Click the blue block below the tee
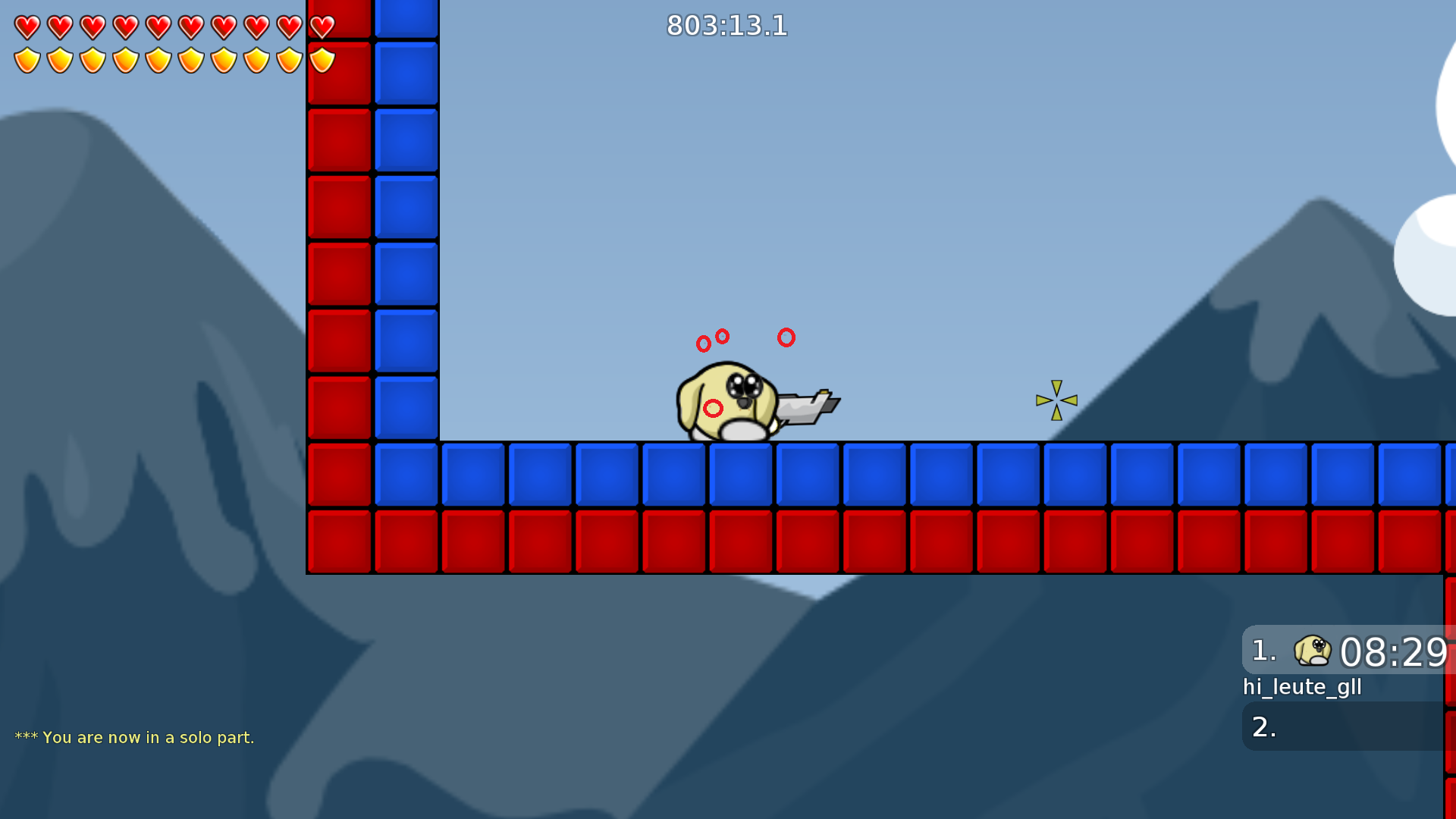Screen dimensions: 1456x819 (x=741, y=472)
